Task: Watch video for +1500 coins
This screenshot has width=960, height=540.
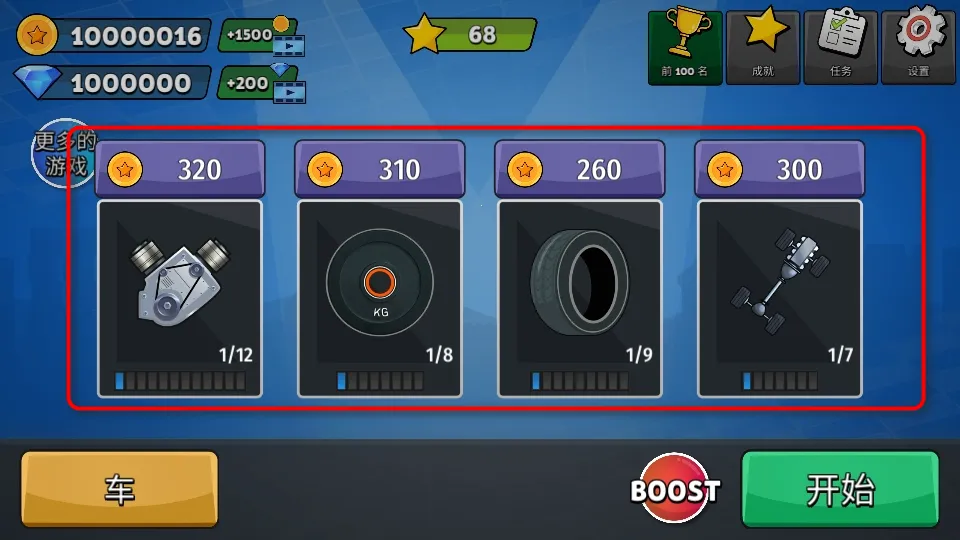Action: (262, 36)
